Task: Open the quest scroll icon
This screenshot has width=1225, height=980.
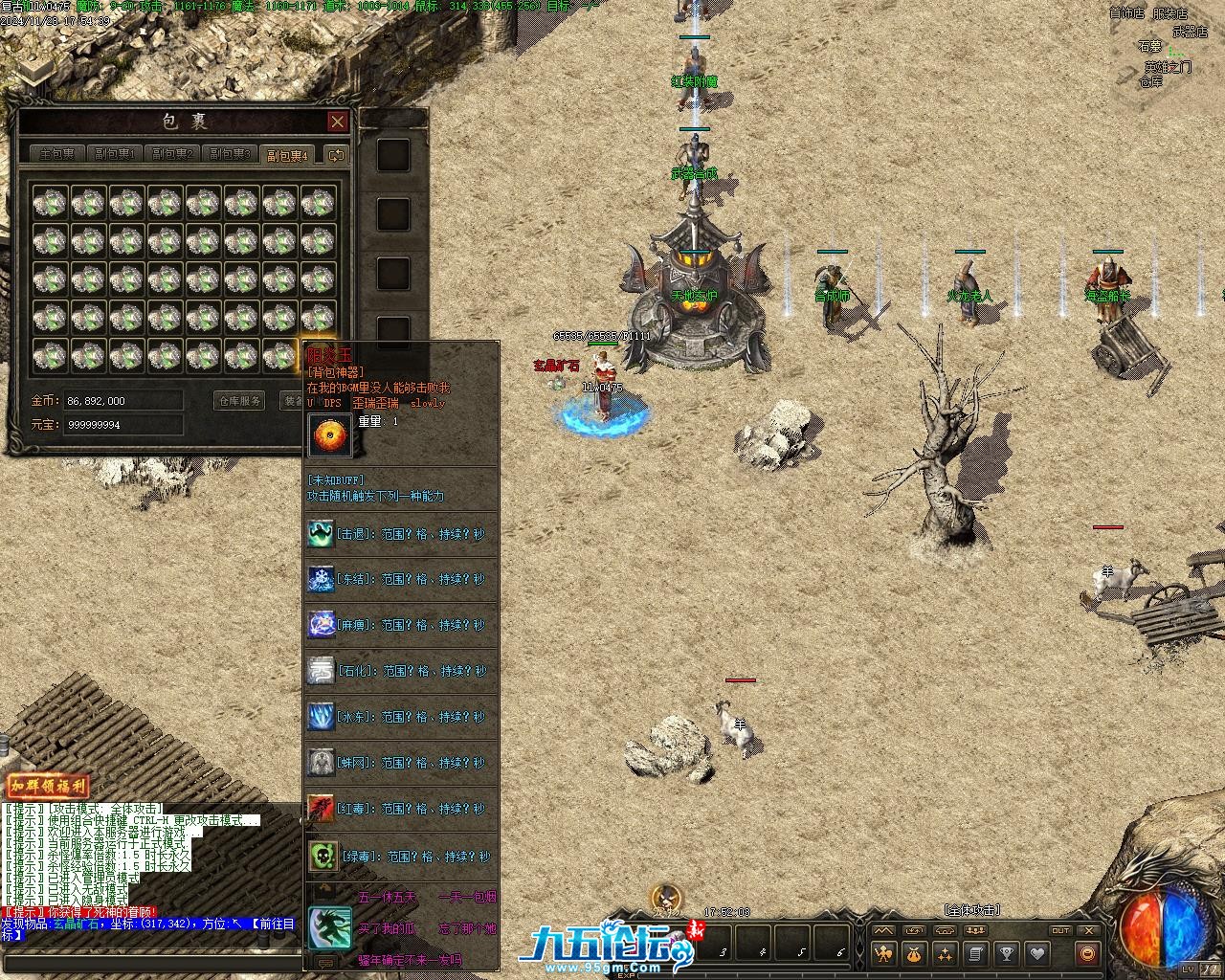Action: point(975,953)
